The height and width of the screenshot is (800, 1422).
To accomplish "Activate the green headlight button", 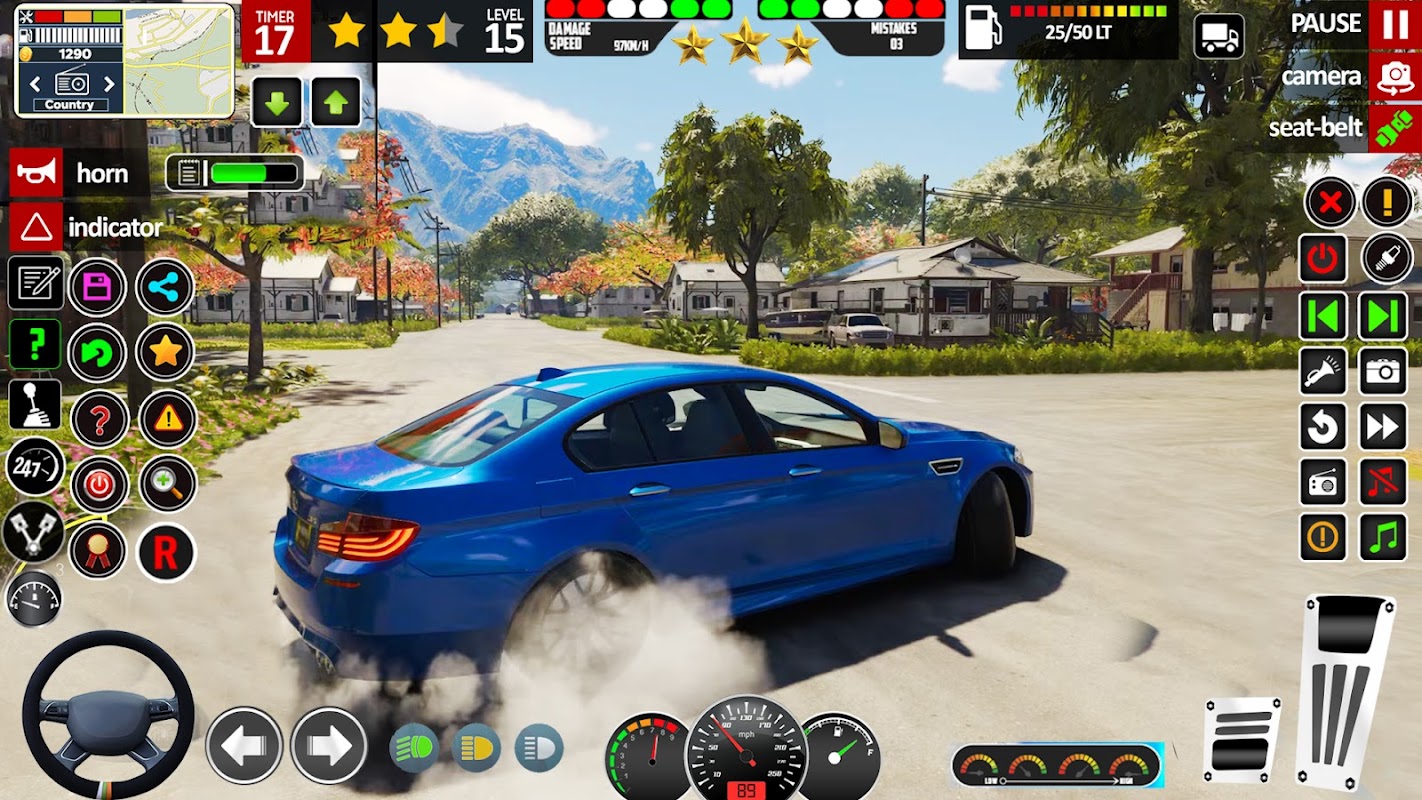I will point(413,747).
